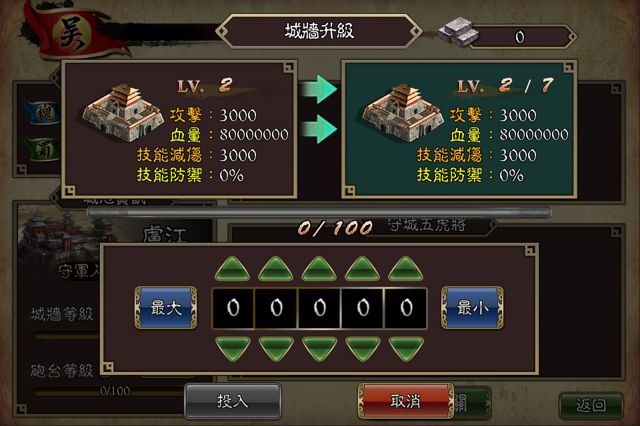Decrease the ten-thousands digit with its down arrow
The height and width of the screenshot is (426, 640).
pyautogui.click(x=232, y=348)
